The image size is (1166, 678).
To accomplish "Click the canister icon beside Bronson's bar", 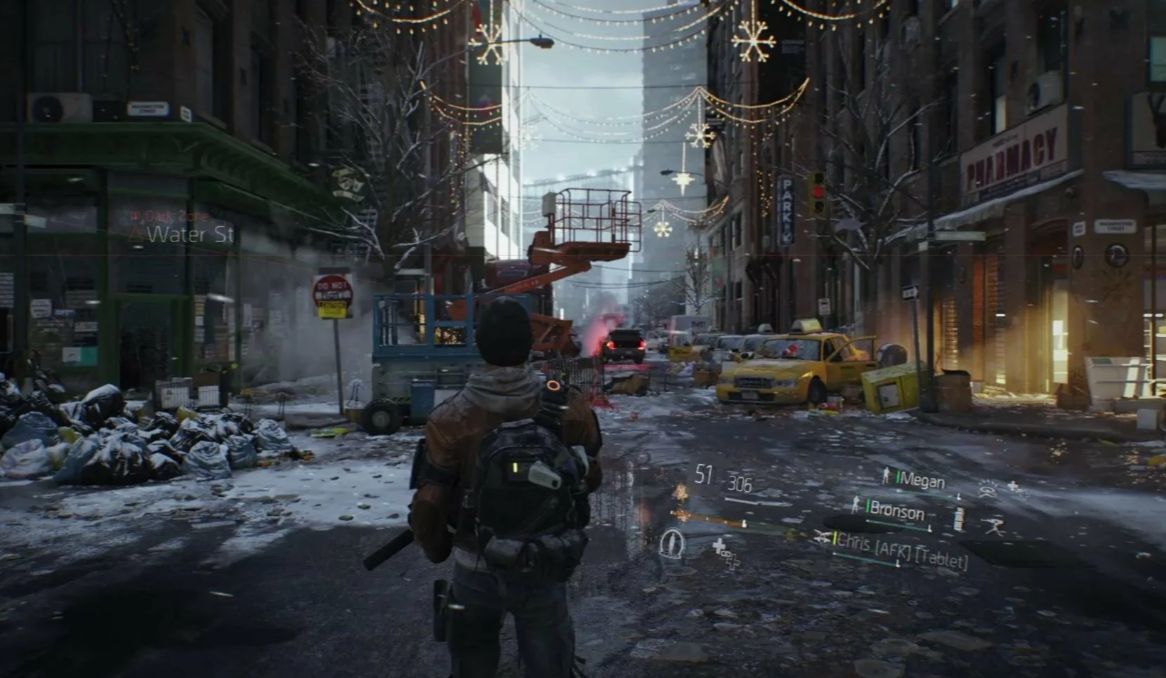I will [x=959, y=518].
